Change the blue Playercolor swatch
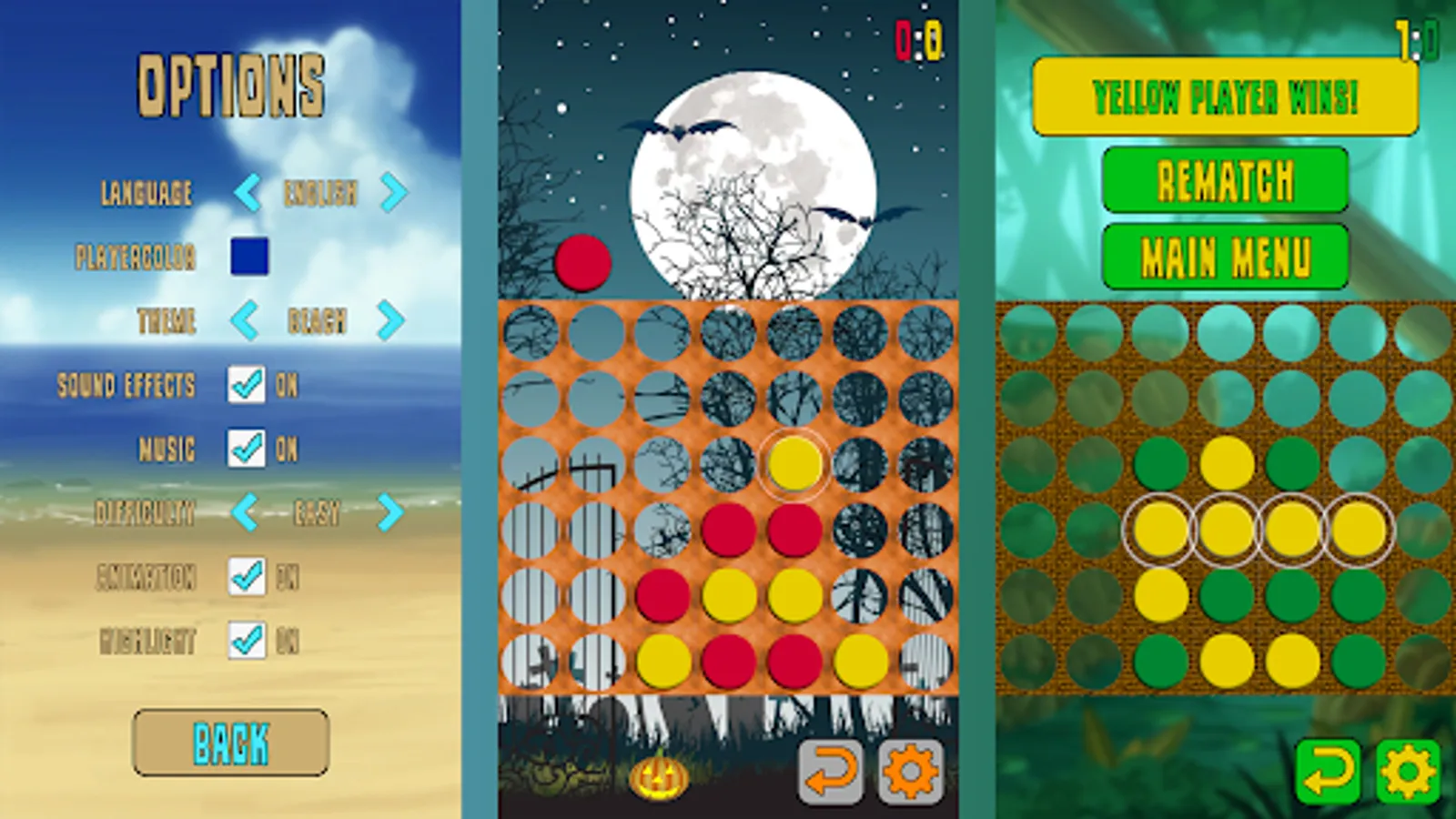The image size is (1456, 819). click(248, 258)
